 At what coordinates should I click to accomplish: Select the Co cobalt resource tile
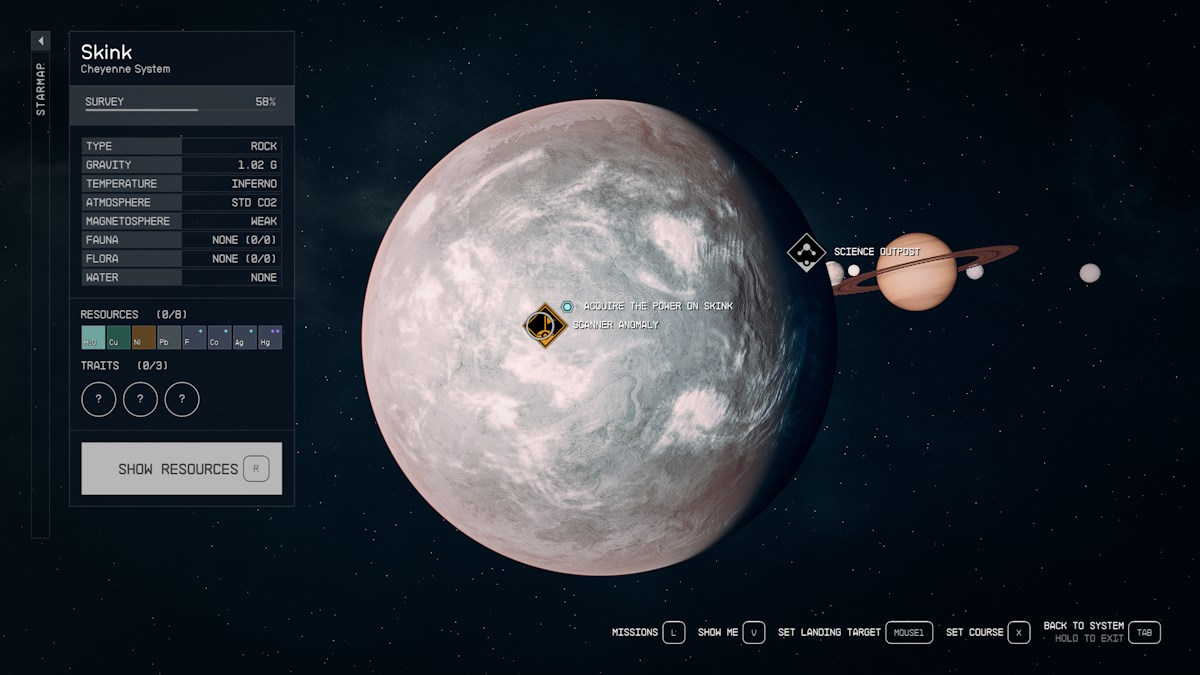[219, 338]
